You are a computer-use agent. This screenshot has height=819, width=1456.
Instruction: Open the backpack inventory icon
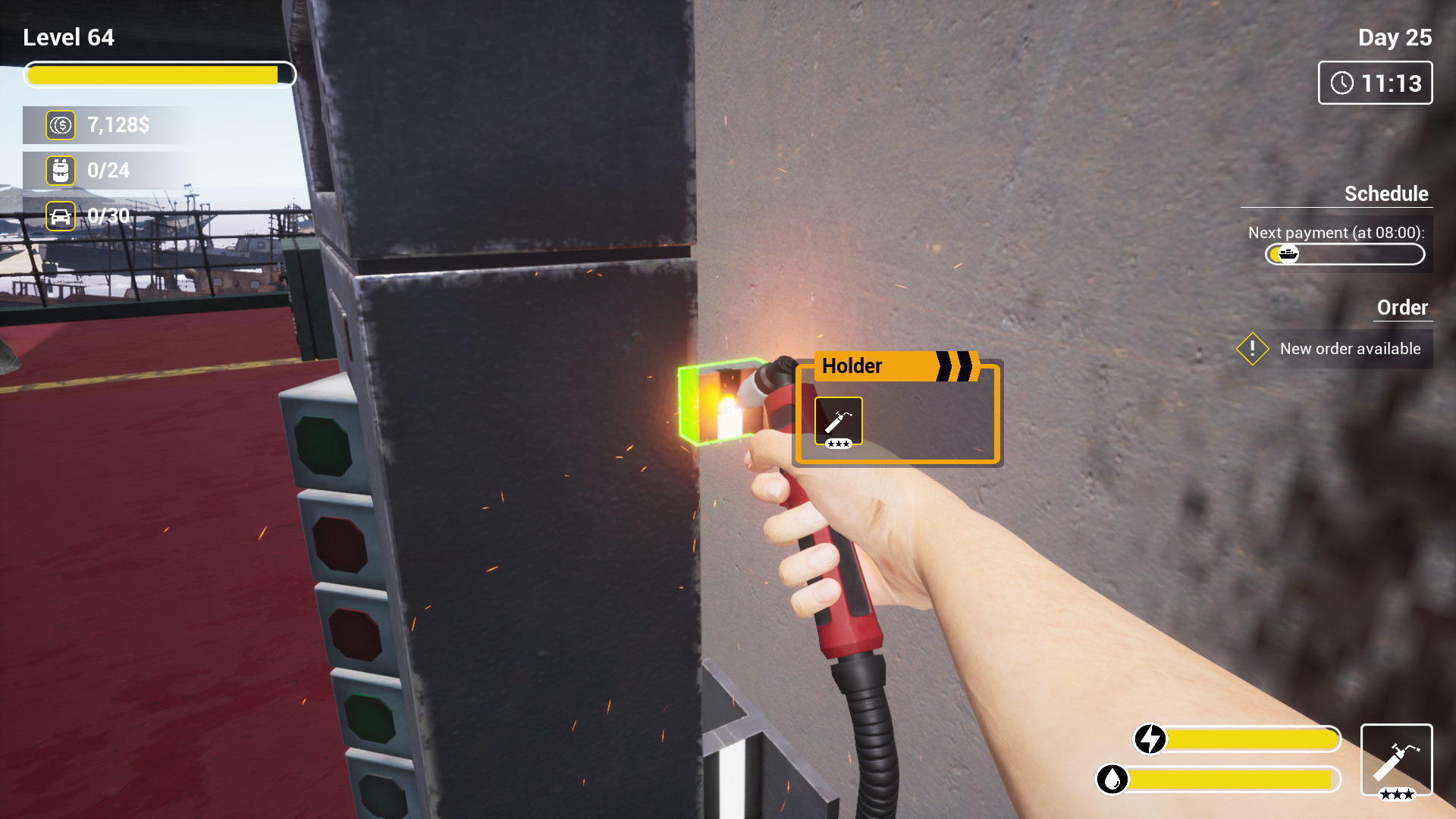[61, 171]
